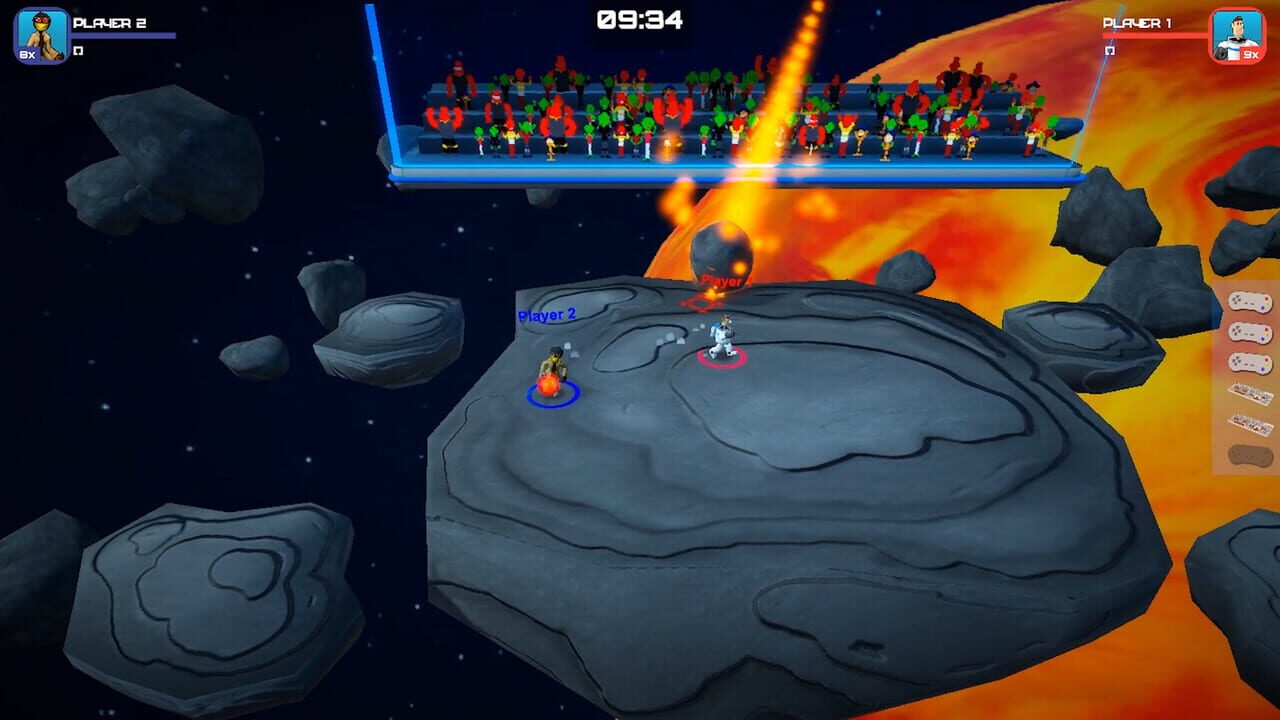
Task: Expand the 8x multiplier badge on Player 2
Action: pos(27,53)
